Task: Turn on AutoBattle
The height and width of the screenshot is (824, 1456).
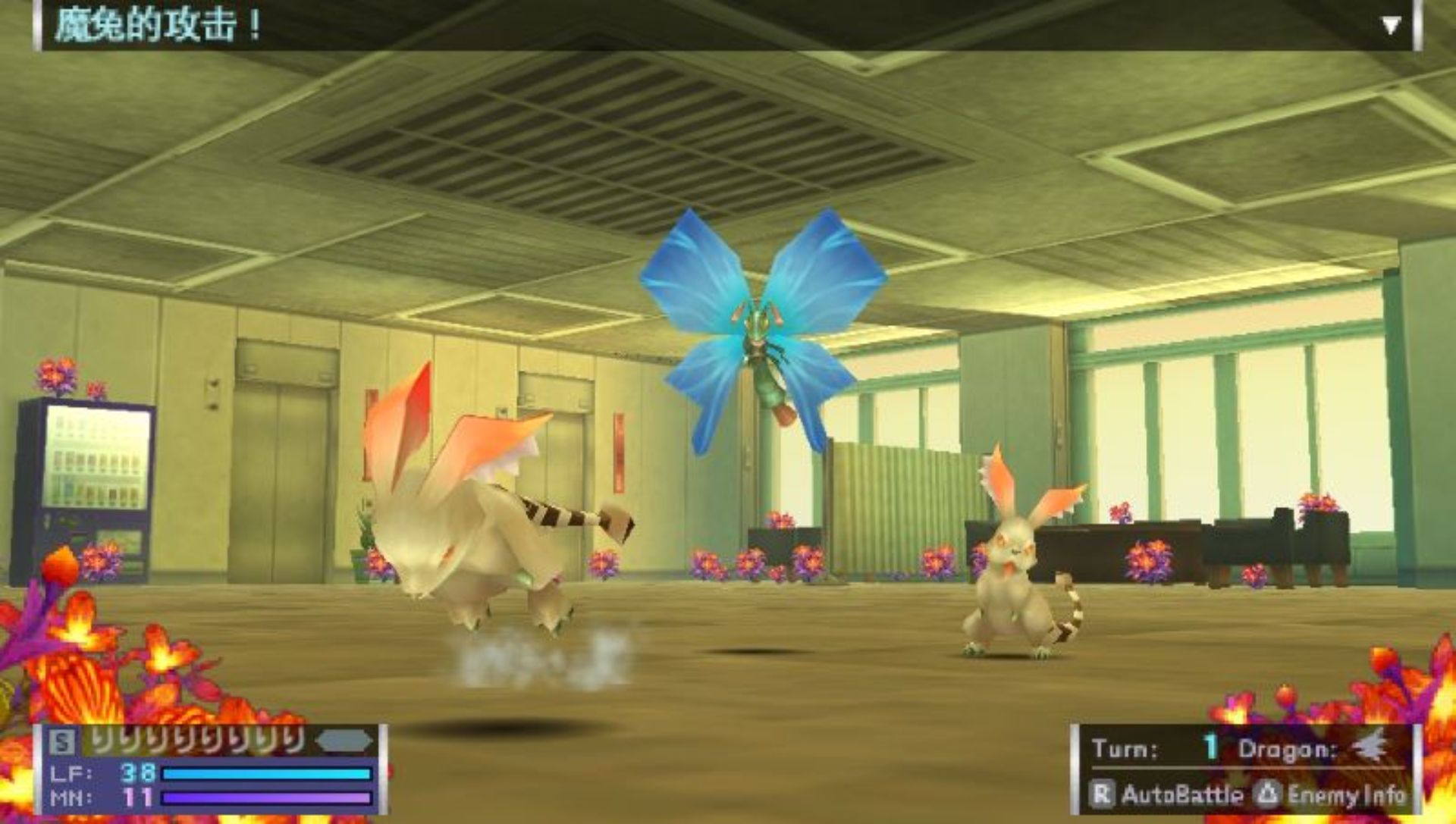Action: (1167, 794)
